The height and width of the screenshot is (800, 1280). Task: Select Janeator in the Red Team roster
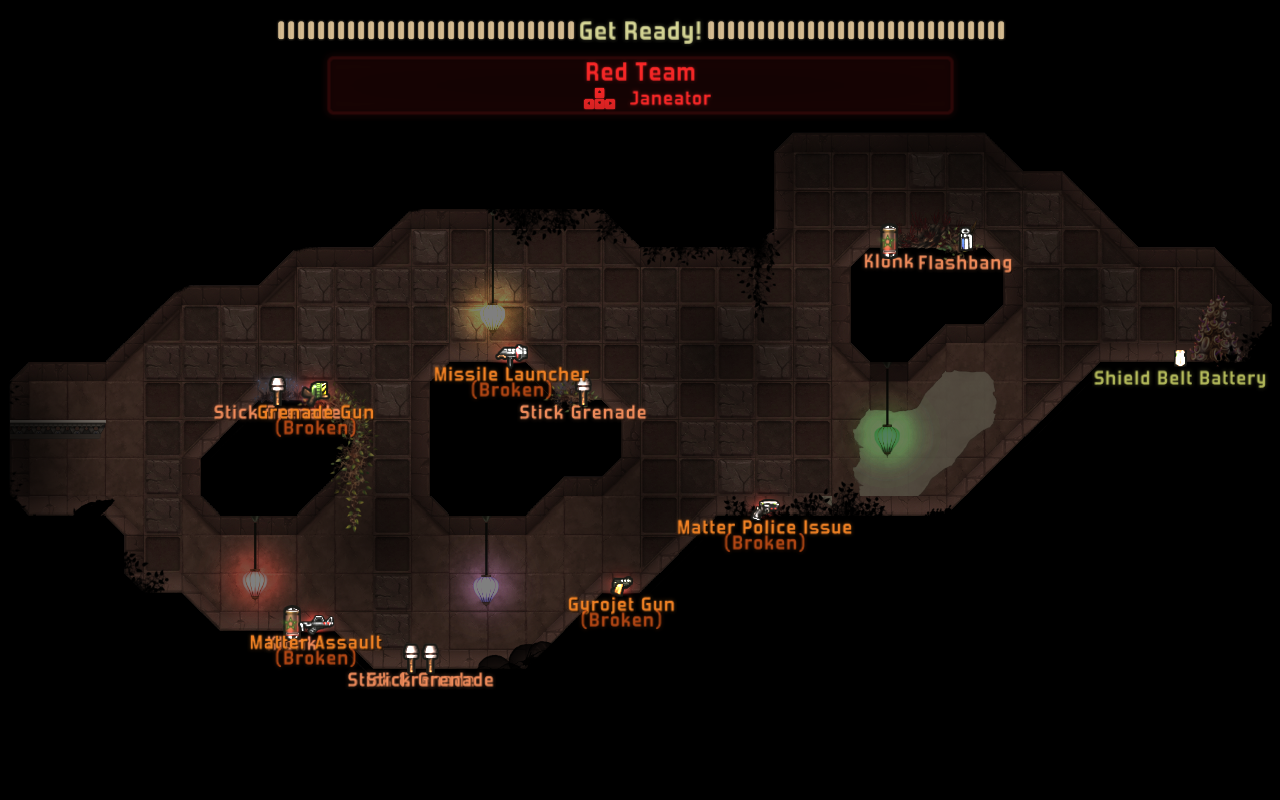(x=669, y=99)
